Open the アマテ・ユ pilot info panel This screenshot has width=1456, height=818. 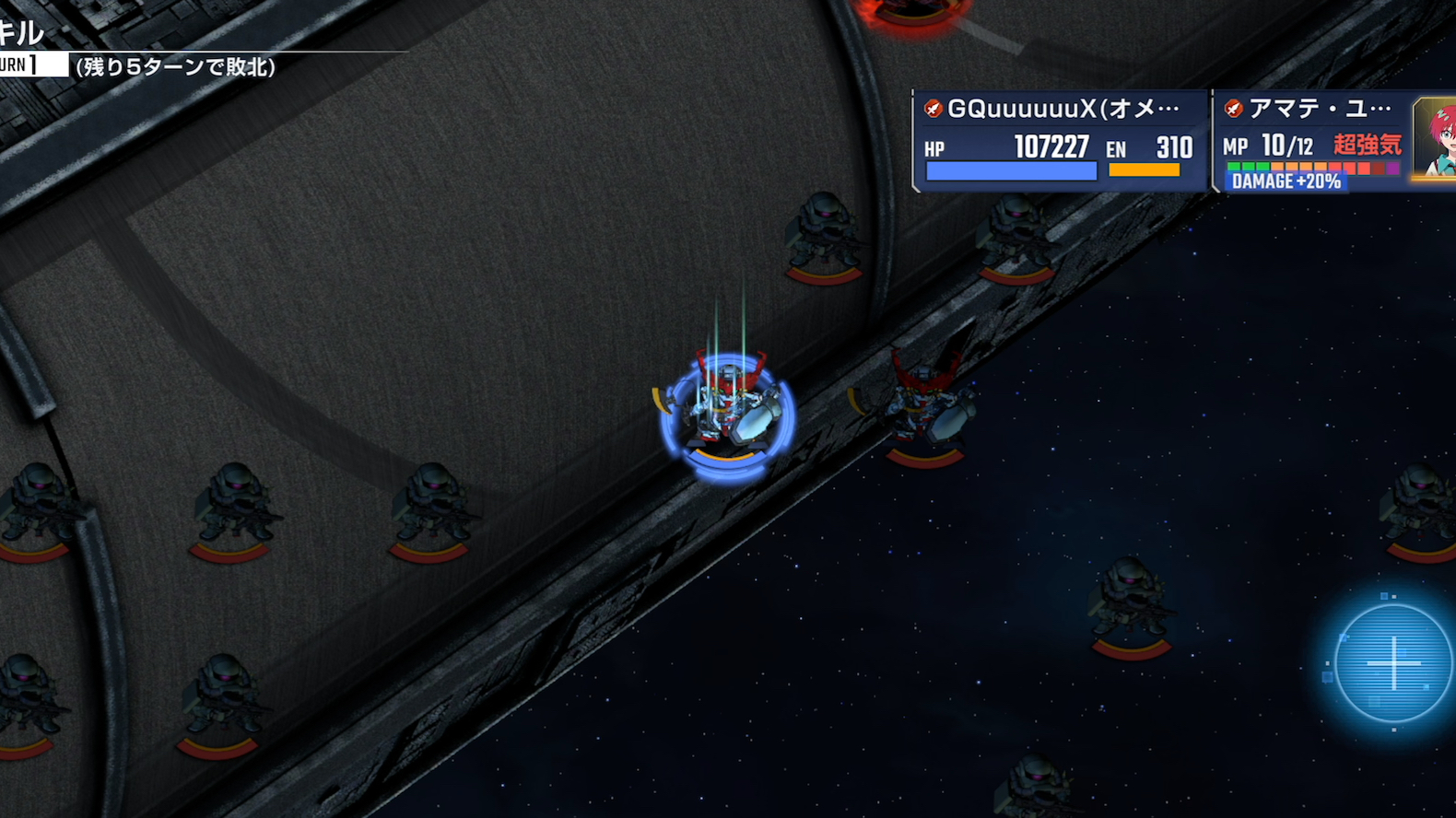pos(1311,140)
